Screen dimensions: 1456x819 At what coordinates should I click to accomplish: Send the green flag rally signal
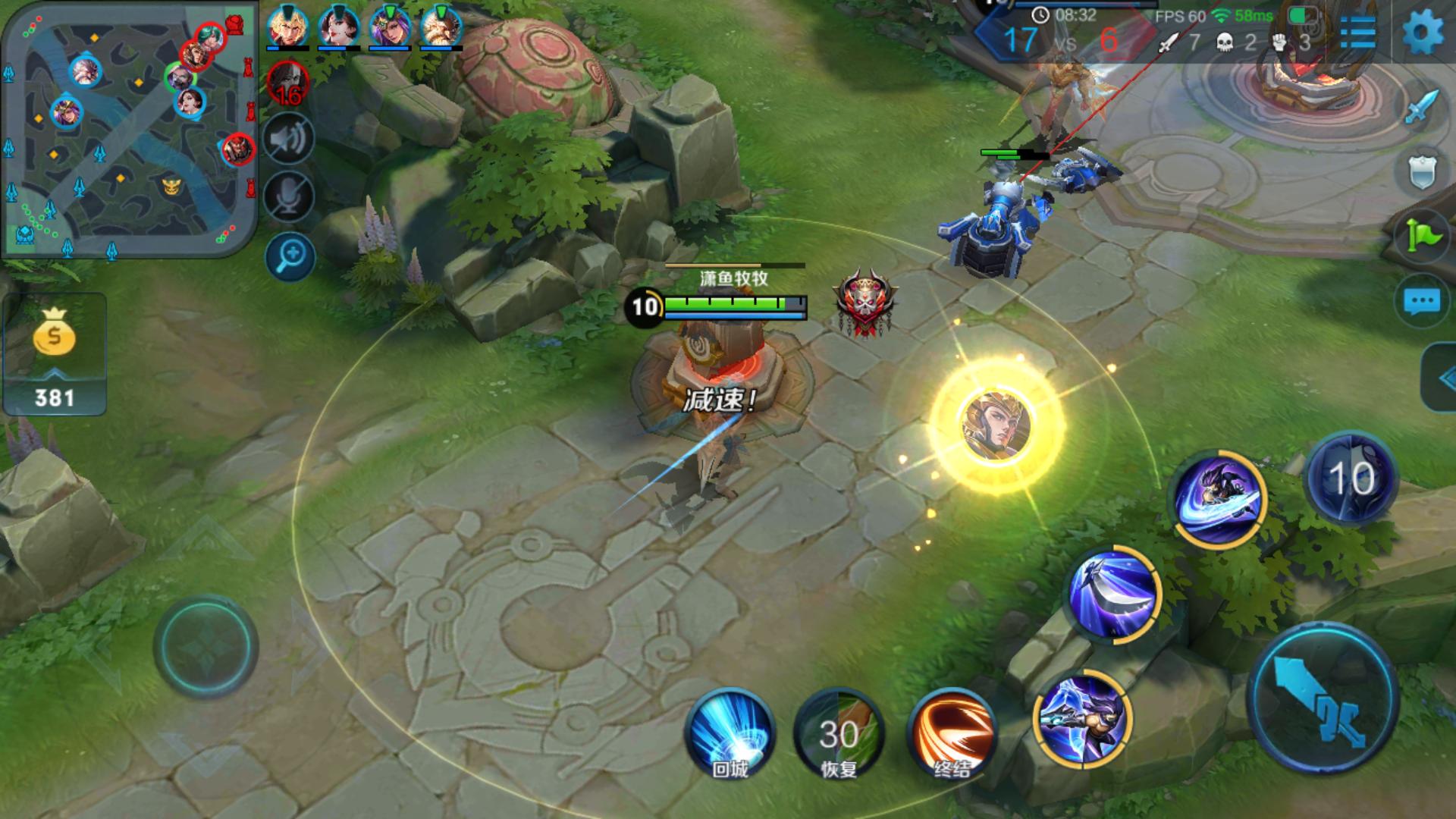[1423, 237]
